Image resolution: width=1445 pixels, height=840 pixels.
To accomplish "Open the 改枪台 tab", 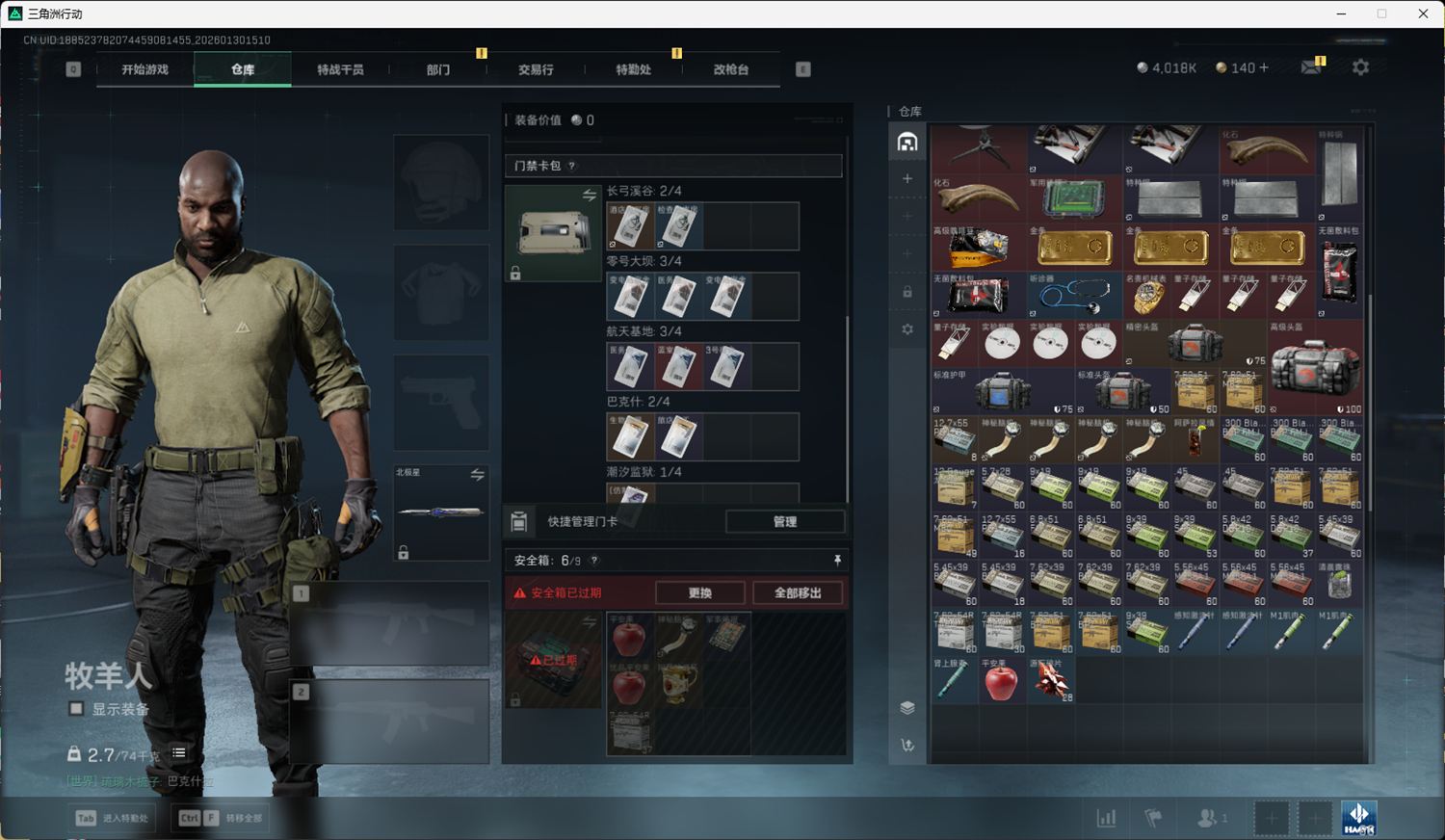I will (731, 69).
